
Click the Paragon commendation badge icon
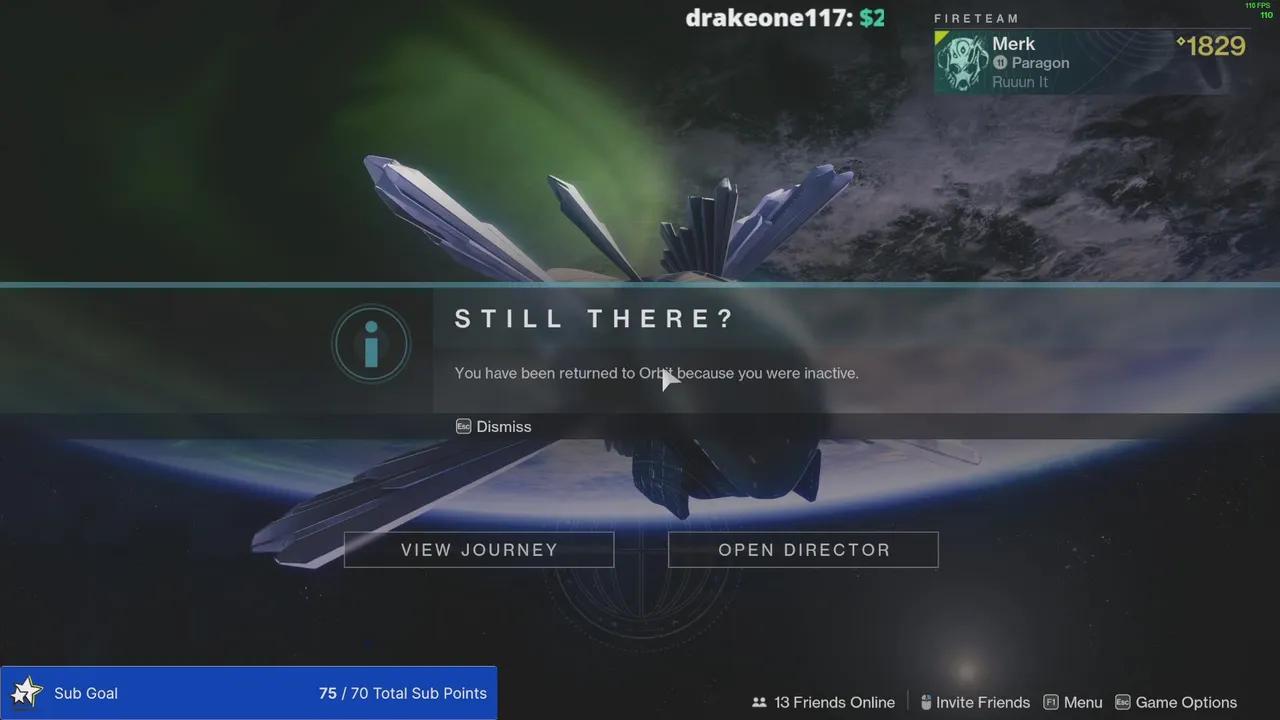(999, 62)
